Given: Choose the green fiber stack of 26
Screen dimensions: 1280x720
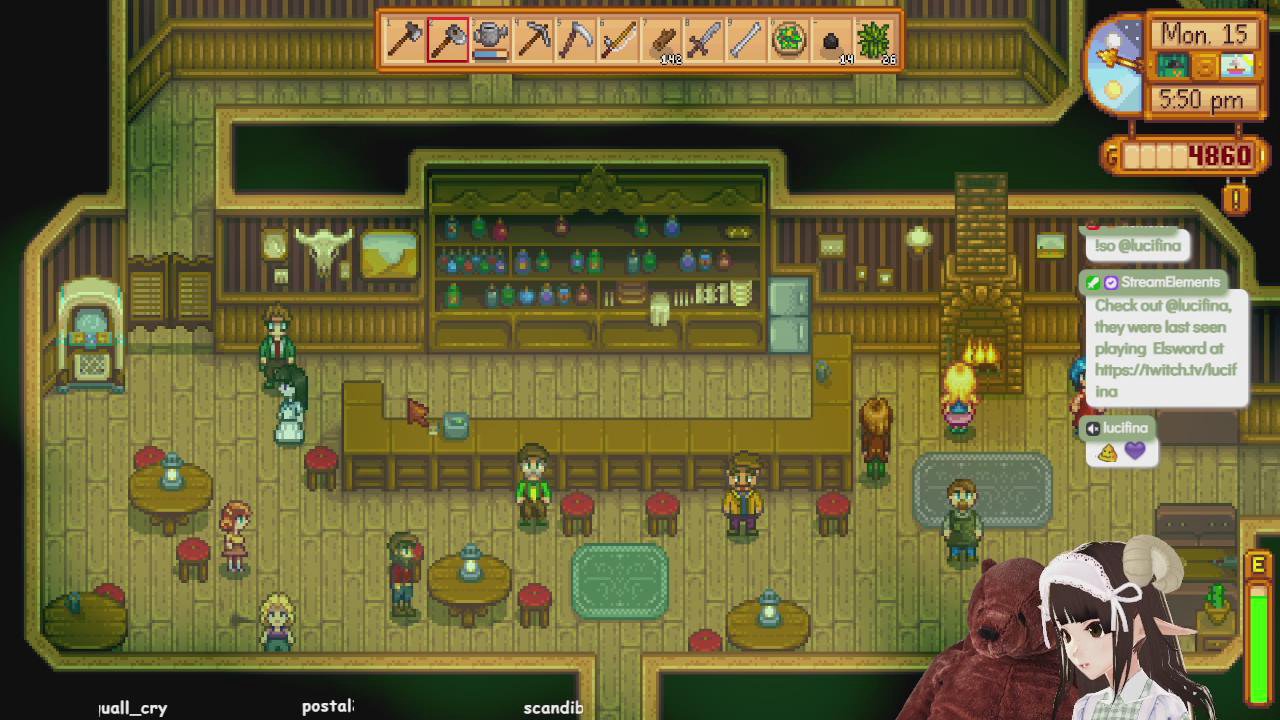Looking at the screenshot, I should pos(875,41).
